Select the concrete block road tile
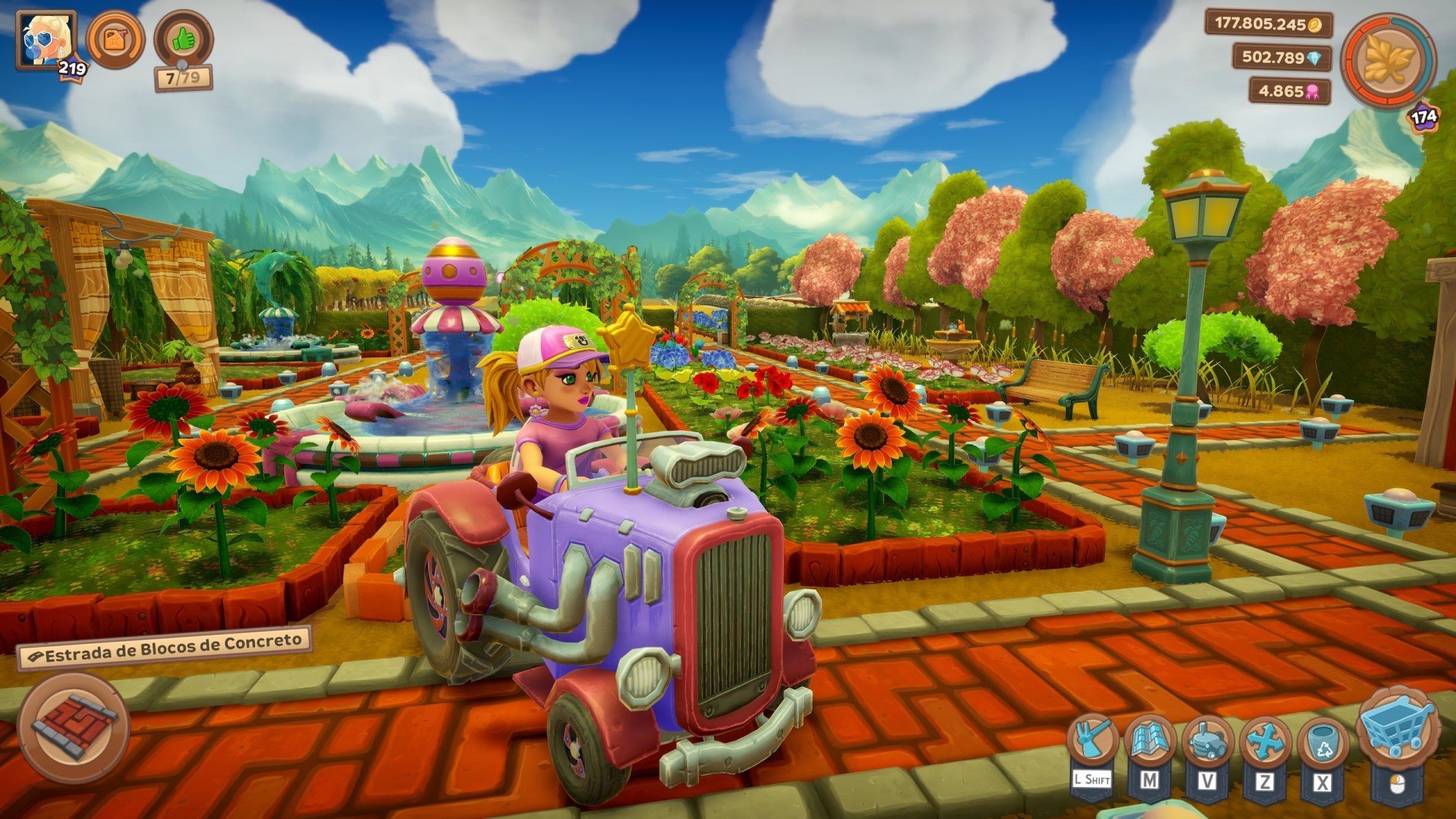The image size is (1456, 819). point(74,728)
